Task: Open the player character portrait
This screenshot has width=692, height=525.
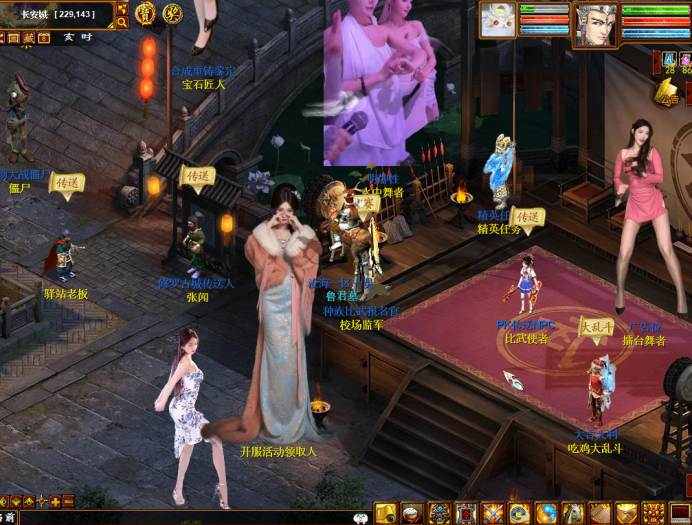Action: click(594, 25)
